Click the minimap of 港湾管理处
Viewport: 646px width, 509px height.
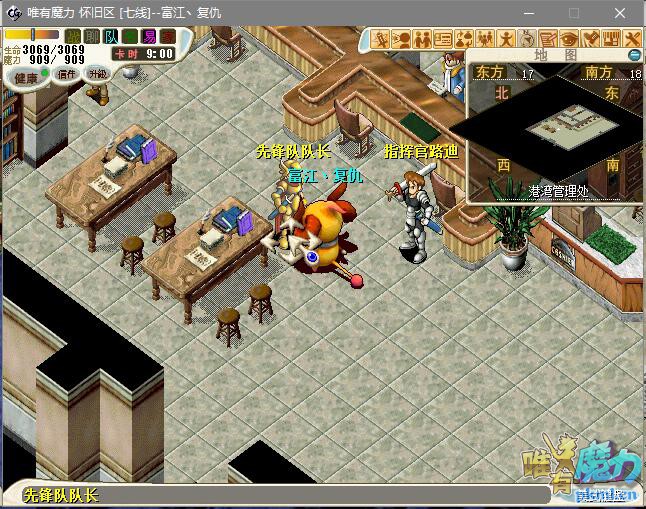click(553, 124)
